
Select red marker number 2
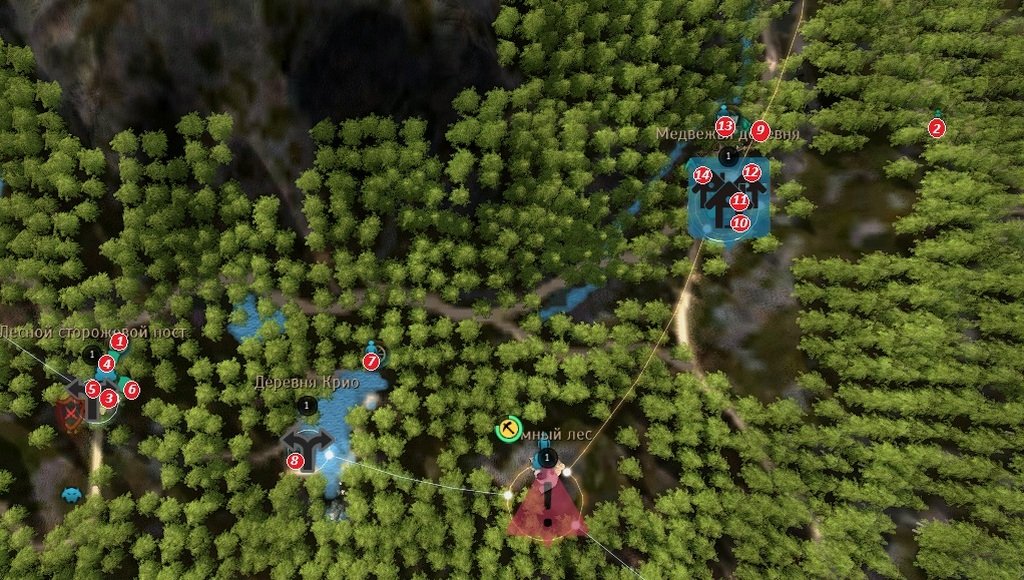click(x=936, y=128)
